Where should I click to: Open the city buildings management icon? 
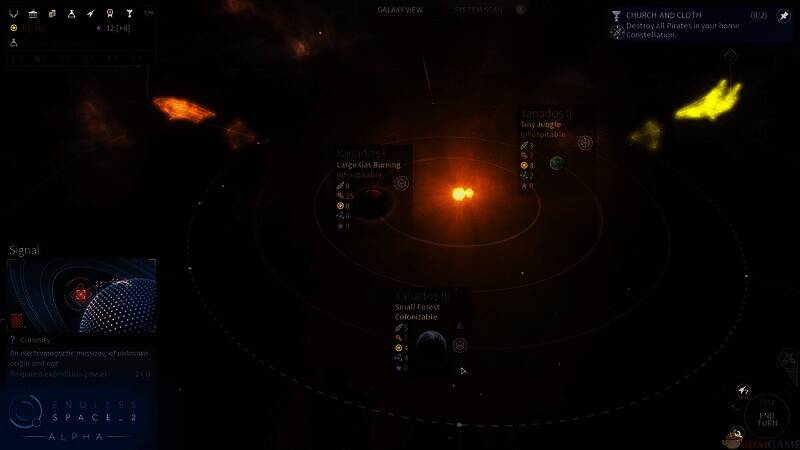(52, 13)
